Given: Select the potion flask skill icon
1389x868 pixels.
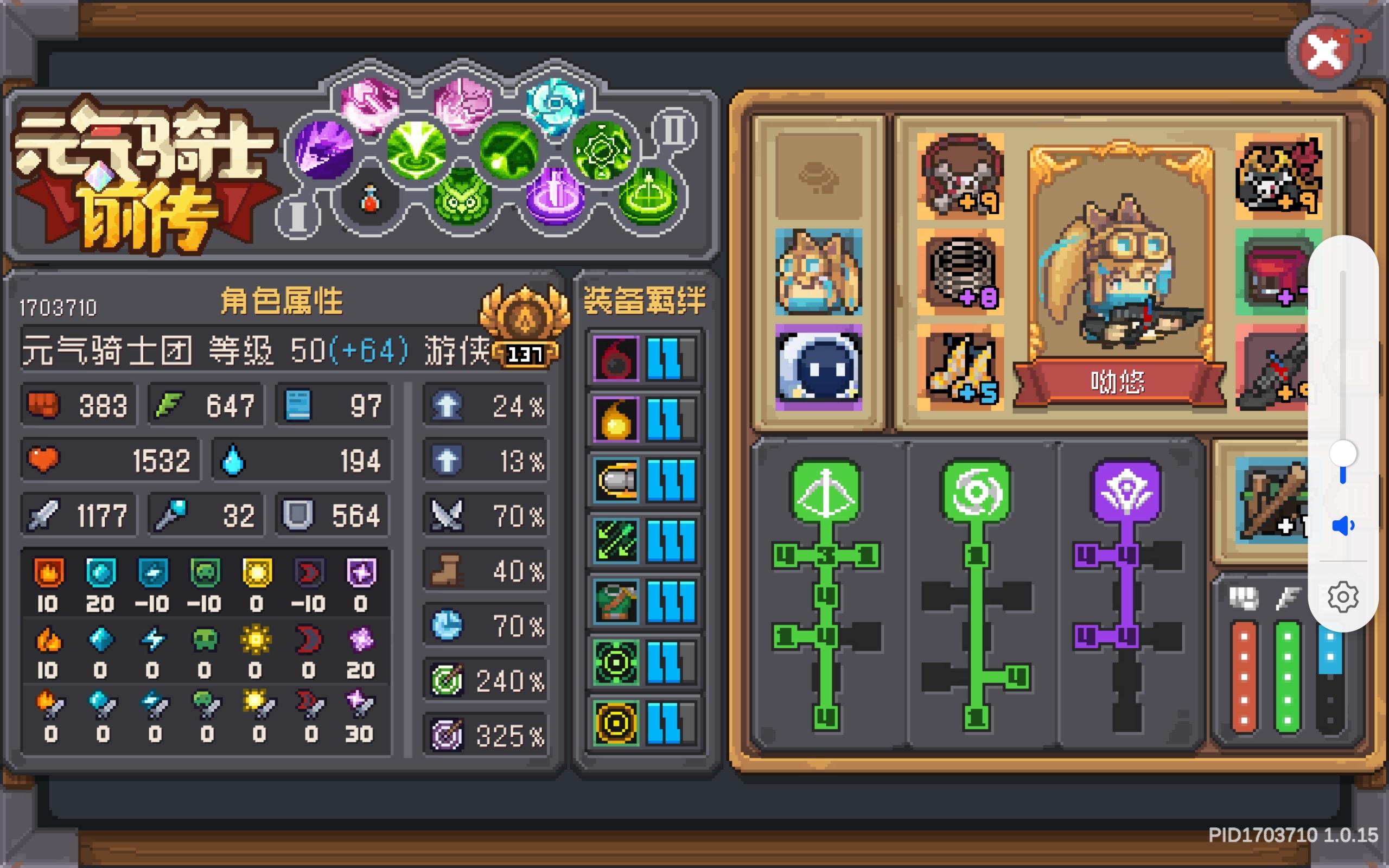Looking at the screenshot, I should click(x=370, y=198).
